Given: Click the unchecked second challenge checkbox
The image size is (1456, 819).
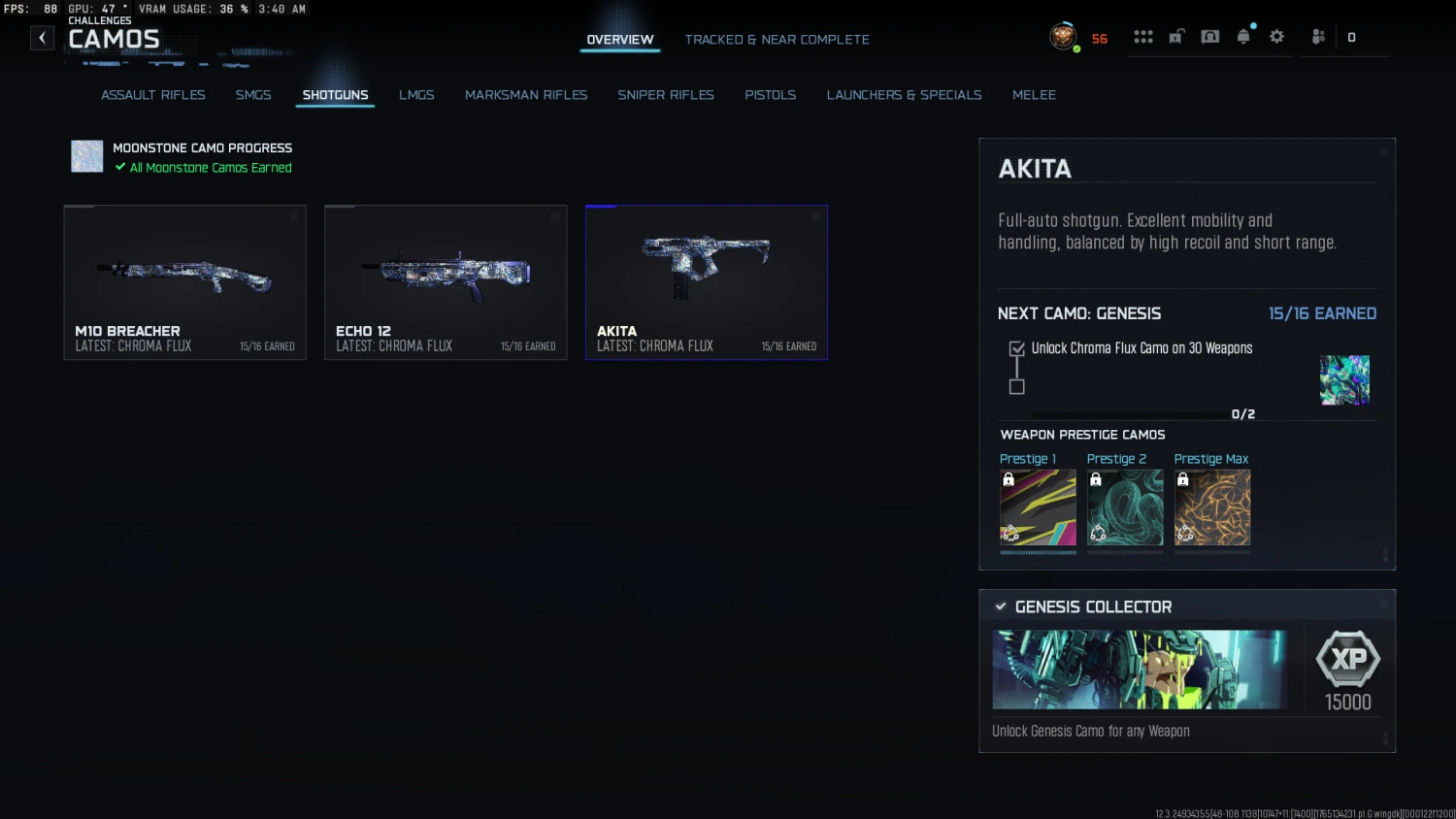Looking at the screenshot, I should 1016,387.
